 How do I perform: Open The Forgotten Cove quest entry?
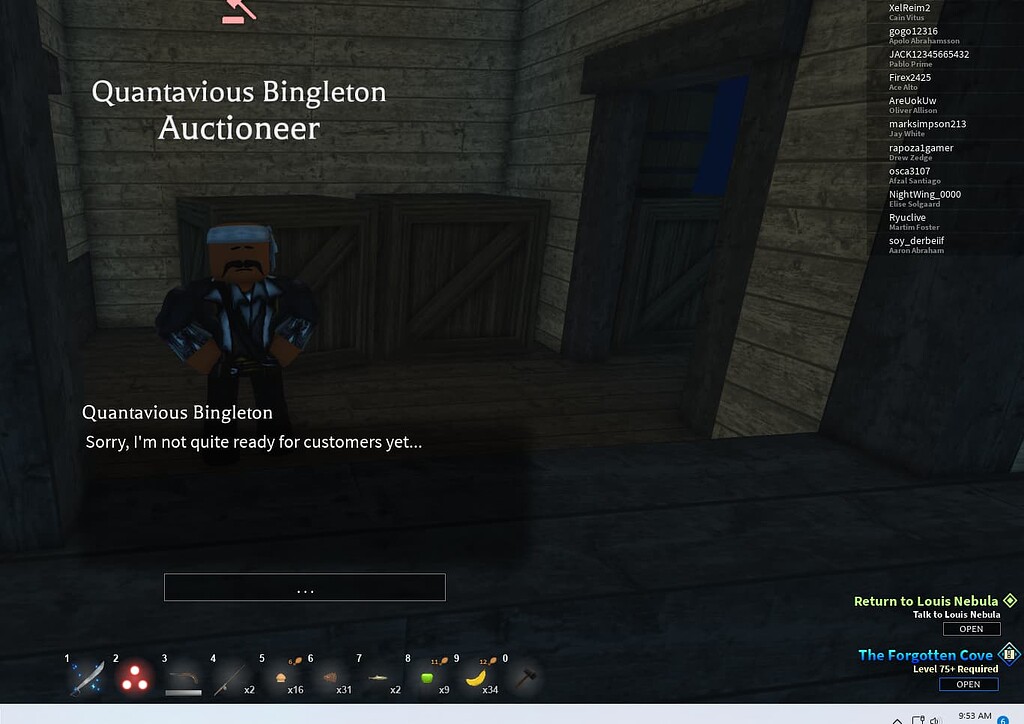click(967, 684)
